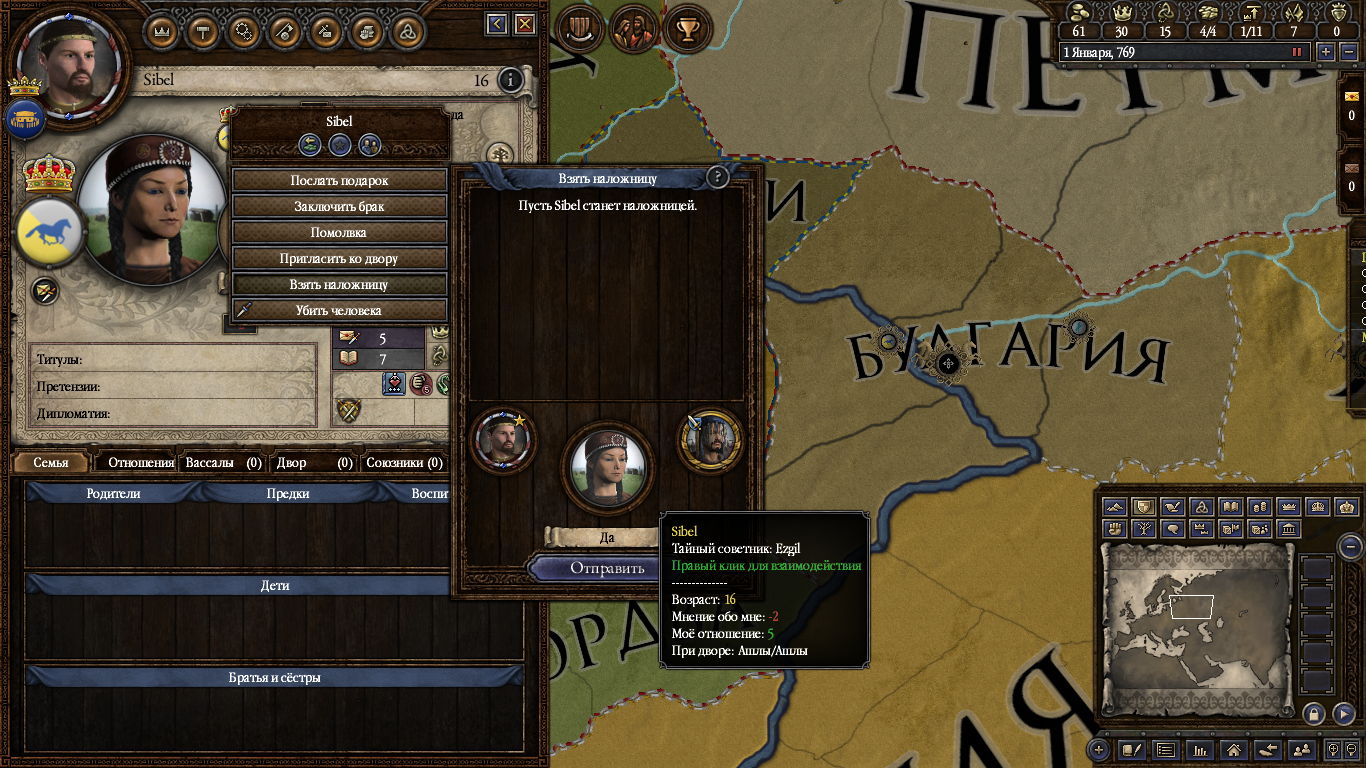
Task: Confirm with the Отправить button
Action: coord(593,569)
